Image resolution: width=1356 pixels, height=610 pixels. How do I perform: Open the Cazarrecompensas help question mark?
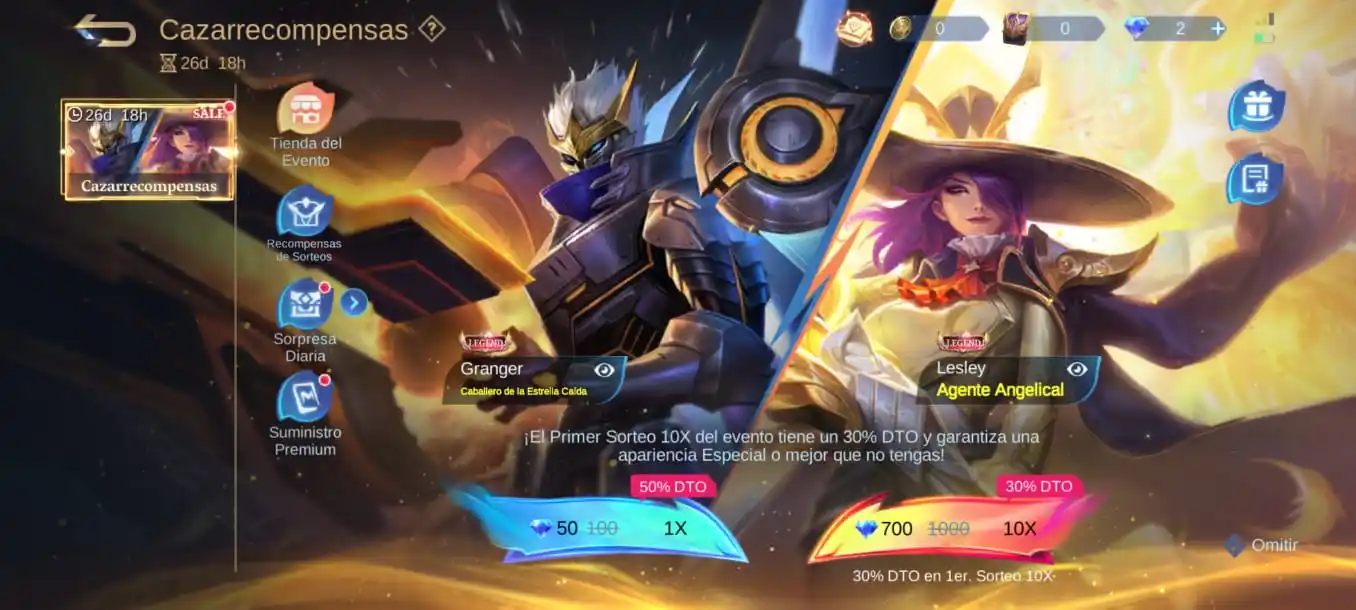pos(431,29)
